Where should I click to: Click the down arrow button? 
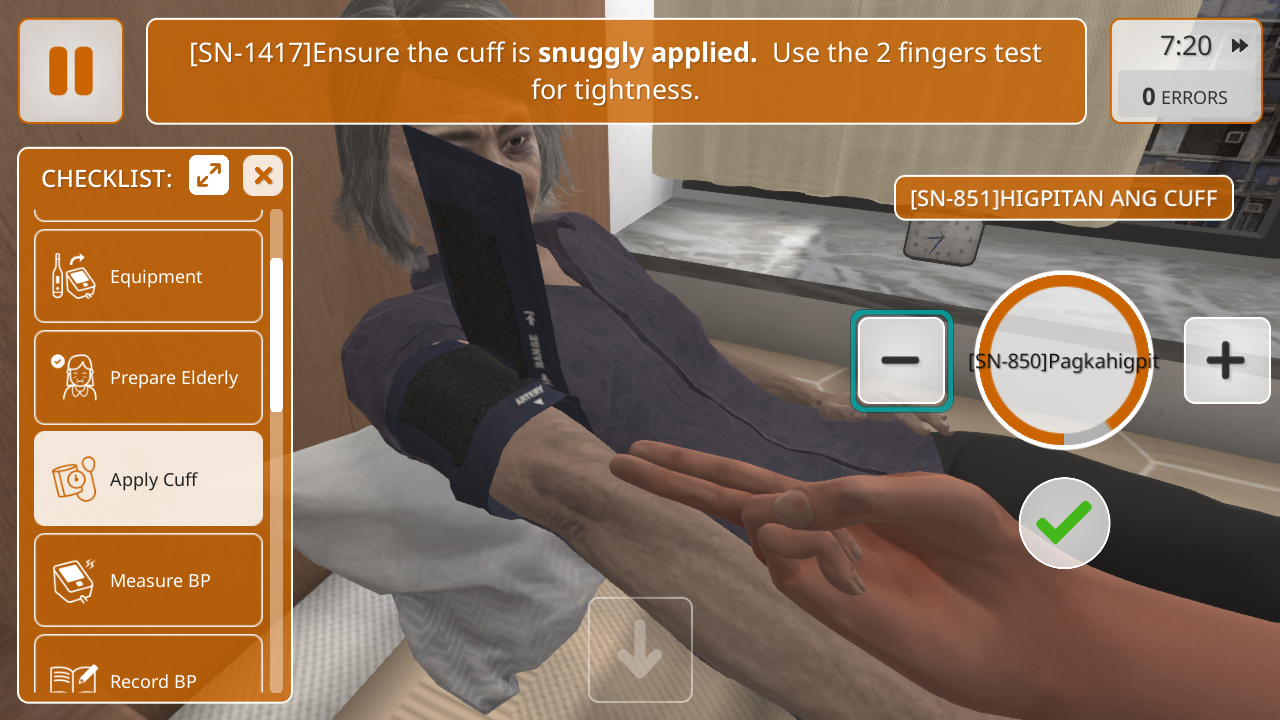tap(640, 650)
